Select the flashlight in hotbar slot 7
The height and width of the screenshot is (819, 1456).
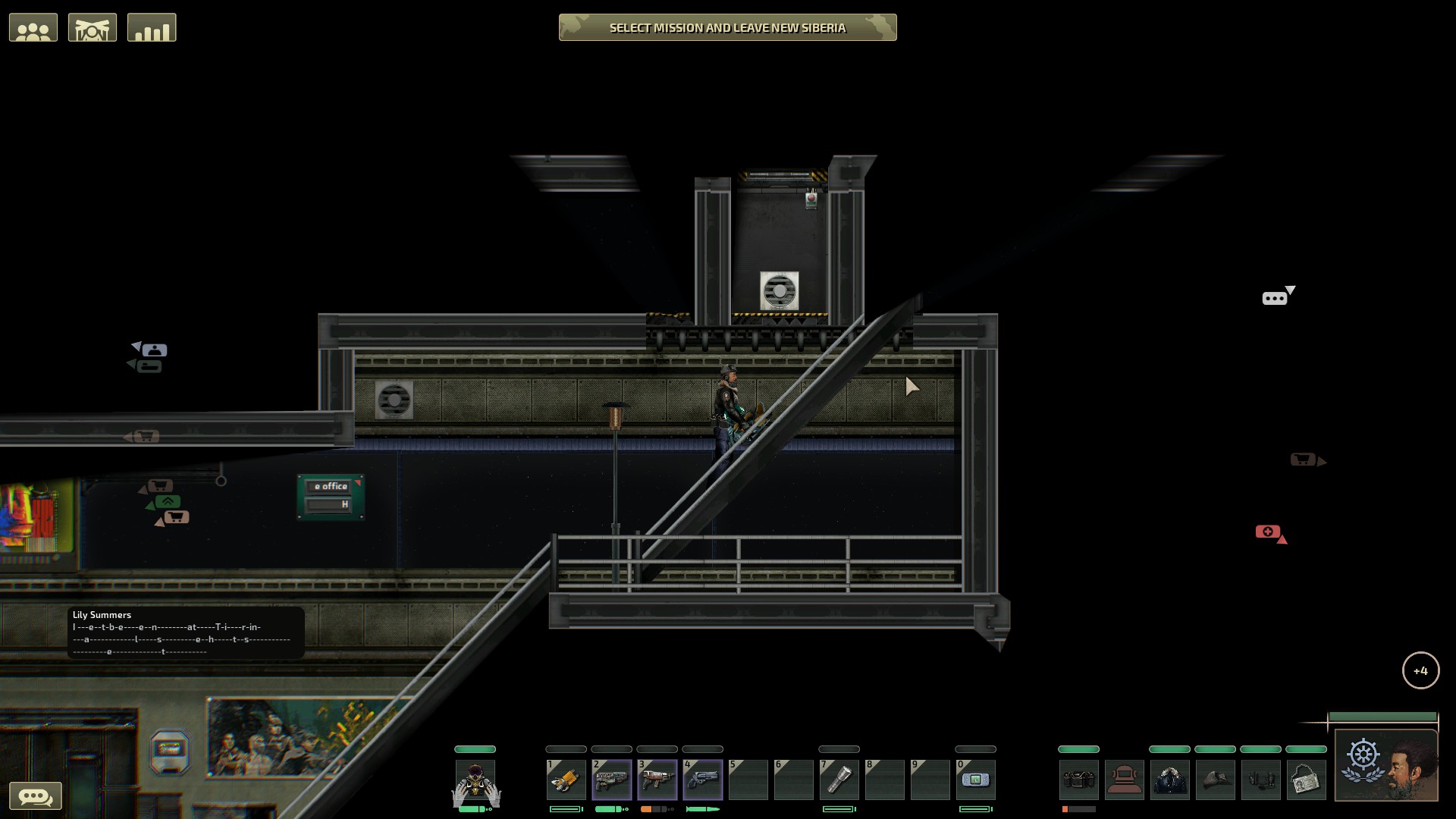point(839,780)
